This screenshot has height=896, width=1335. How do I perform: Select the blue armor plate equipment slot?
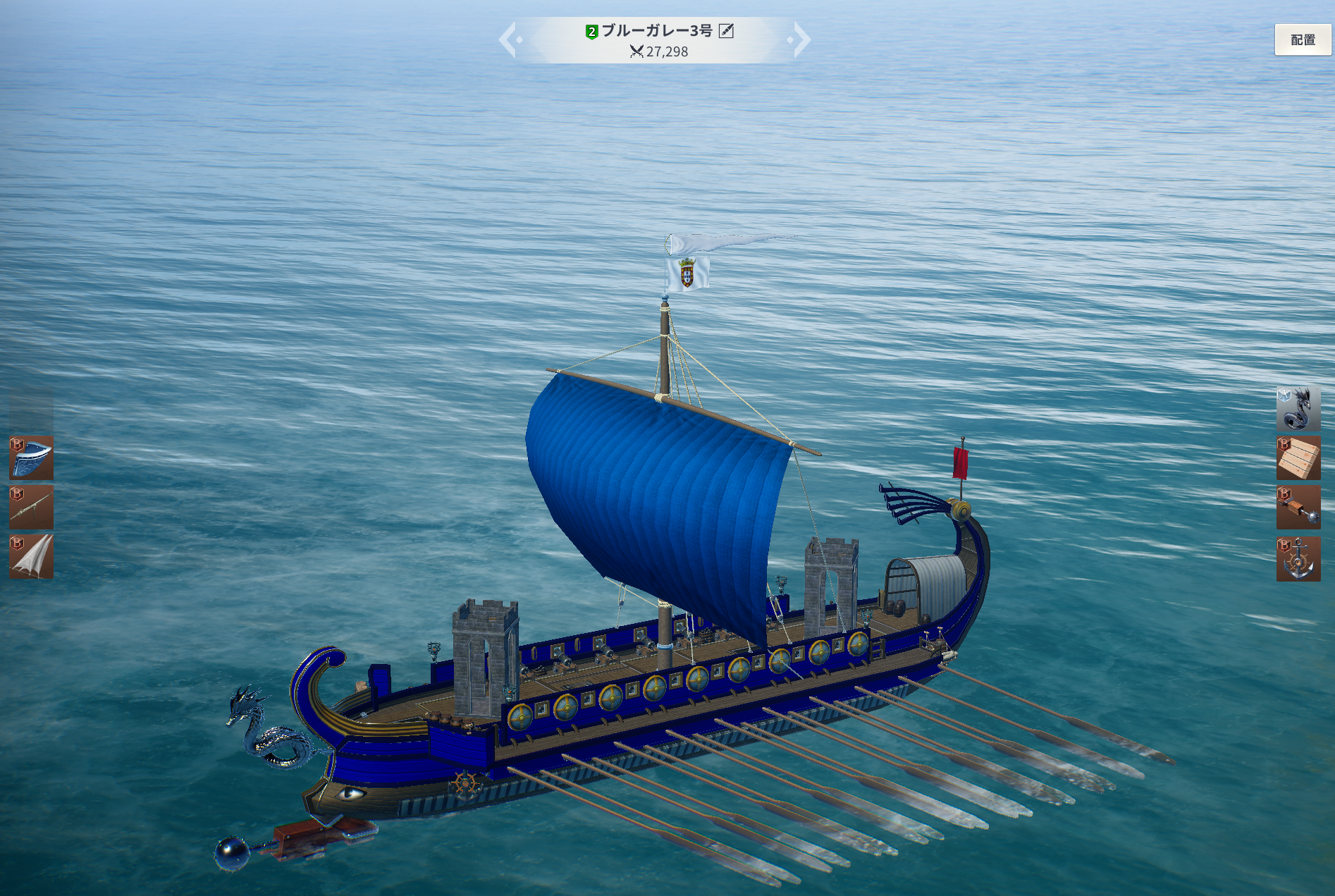pos(32,458)
